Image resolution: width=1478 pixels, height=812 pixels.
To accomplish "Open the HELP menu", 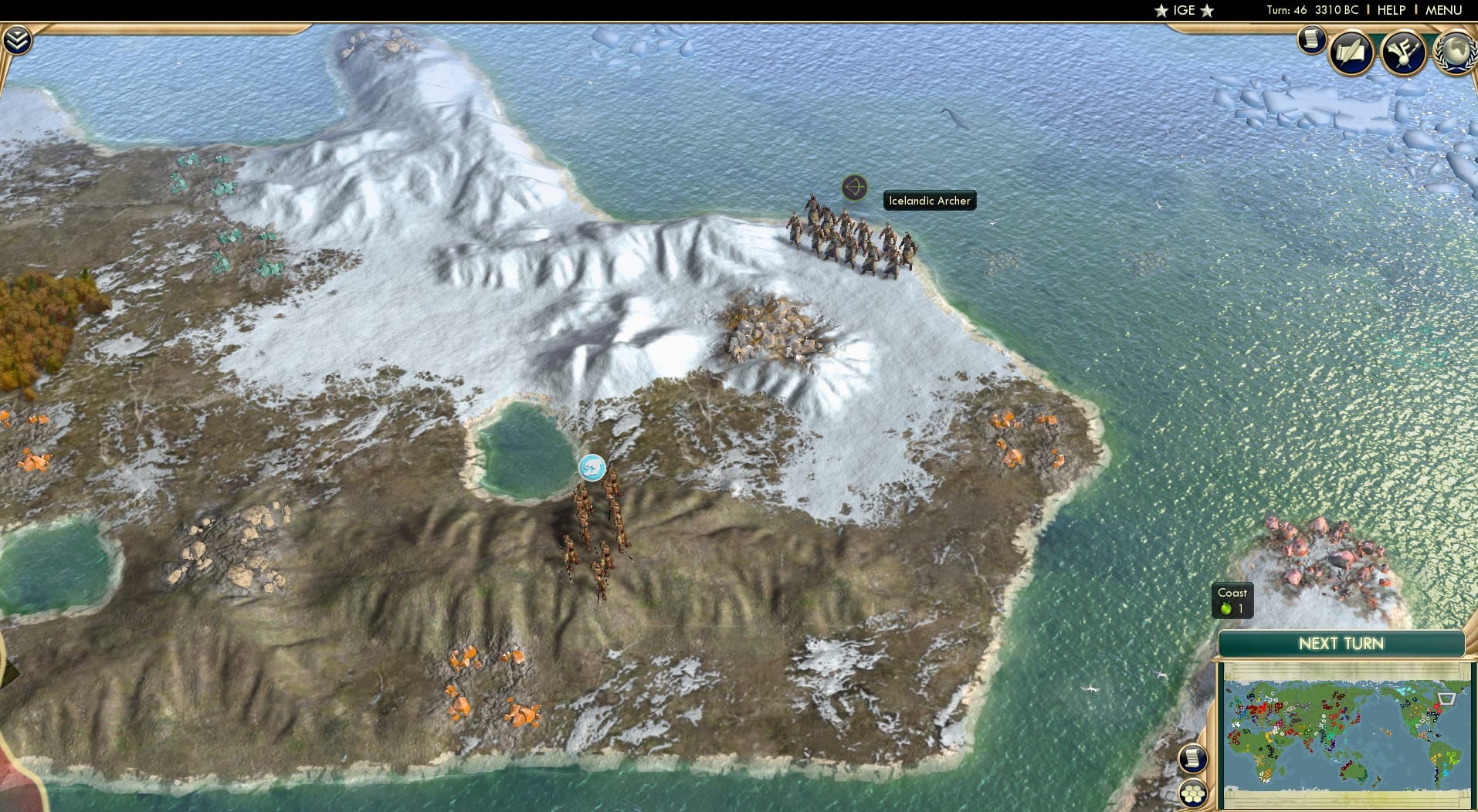I will tap(1390, 10).
